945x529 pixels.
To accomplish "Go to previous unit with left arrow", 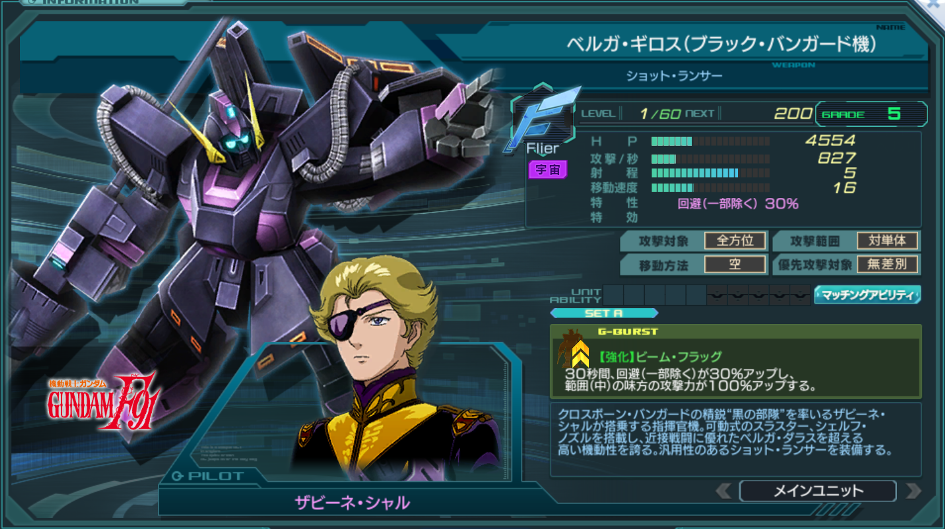I will (x=723, y=491).
